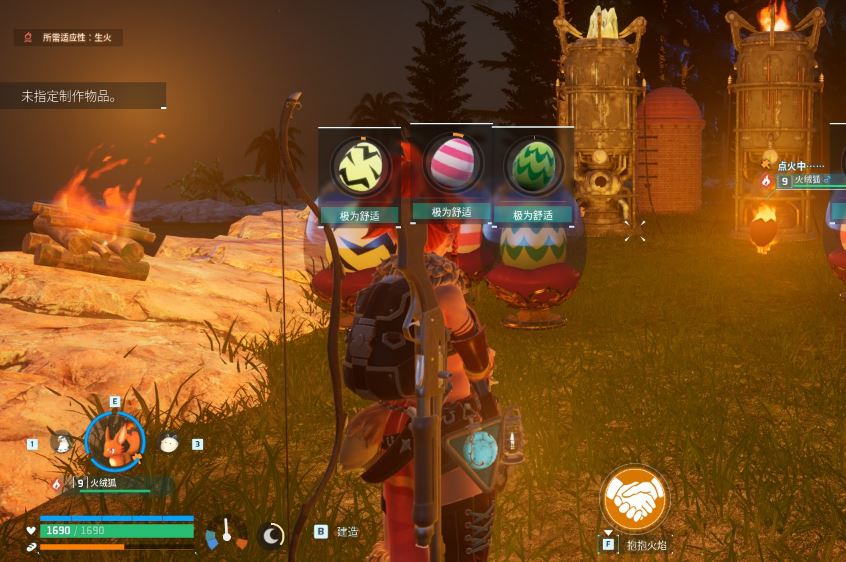The height and width of the screenshot is (562, 846).
Task: Select the active Foxparks partner portrait
Action: tap(114, 442)
